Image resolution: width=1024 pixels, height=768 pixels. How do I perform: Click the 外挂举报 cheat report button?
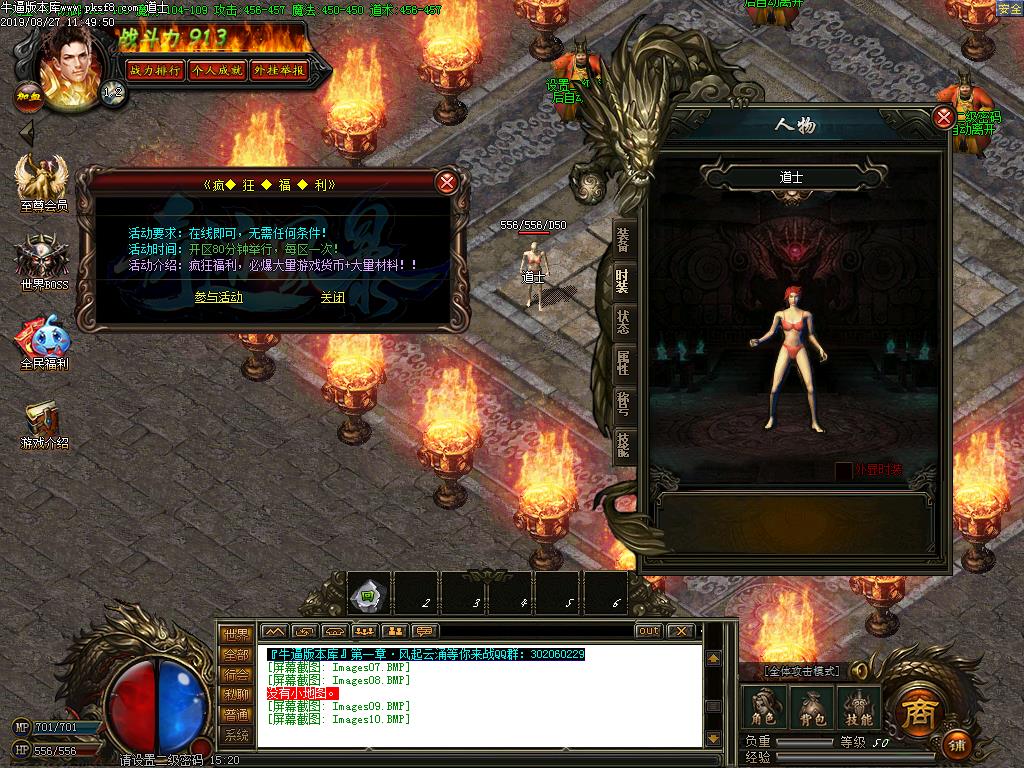278,70
